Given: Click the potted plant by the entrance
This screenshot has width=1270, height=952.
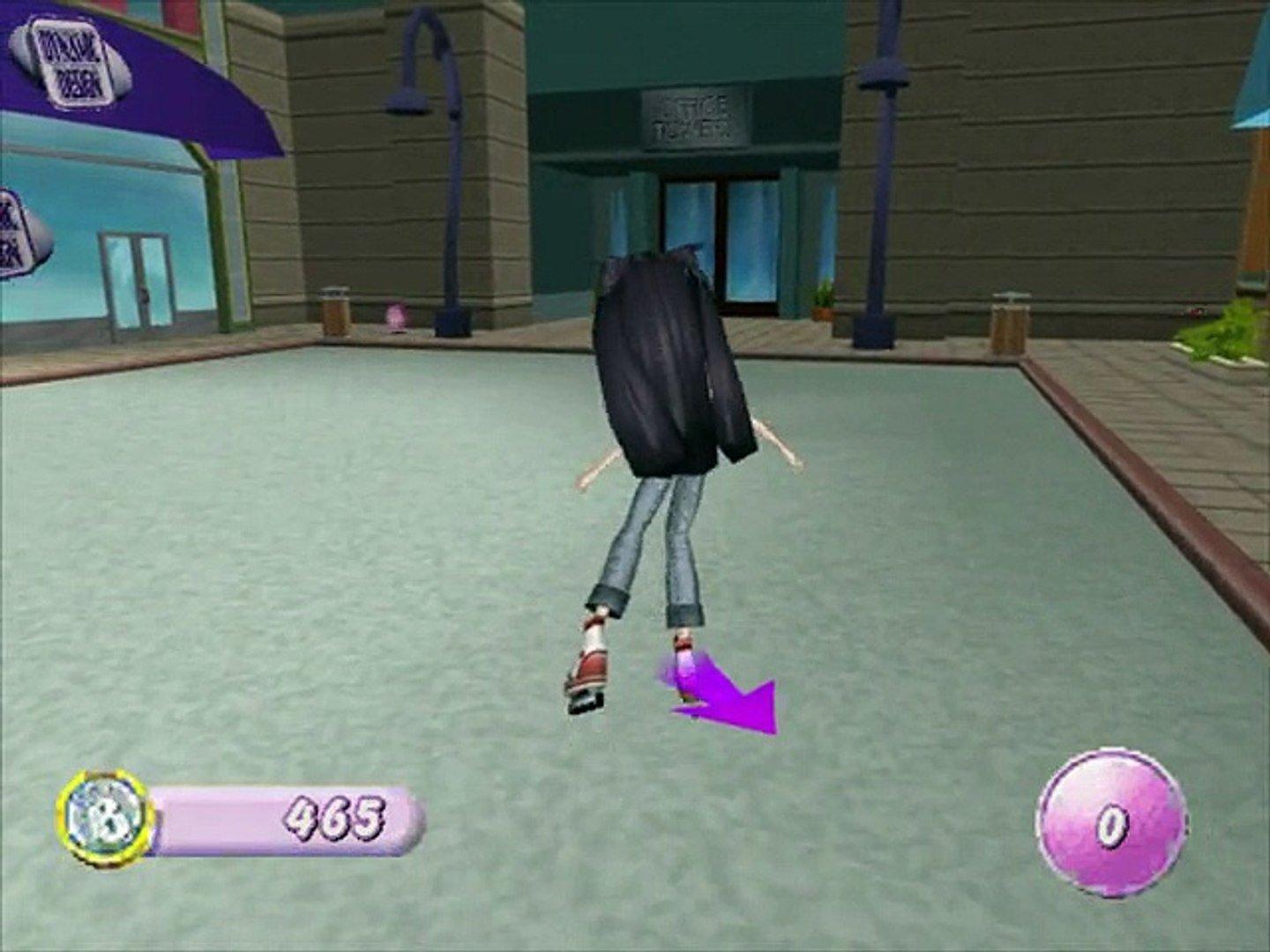Looking at the screenshot, I should (x=825, y=300).
